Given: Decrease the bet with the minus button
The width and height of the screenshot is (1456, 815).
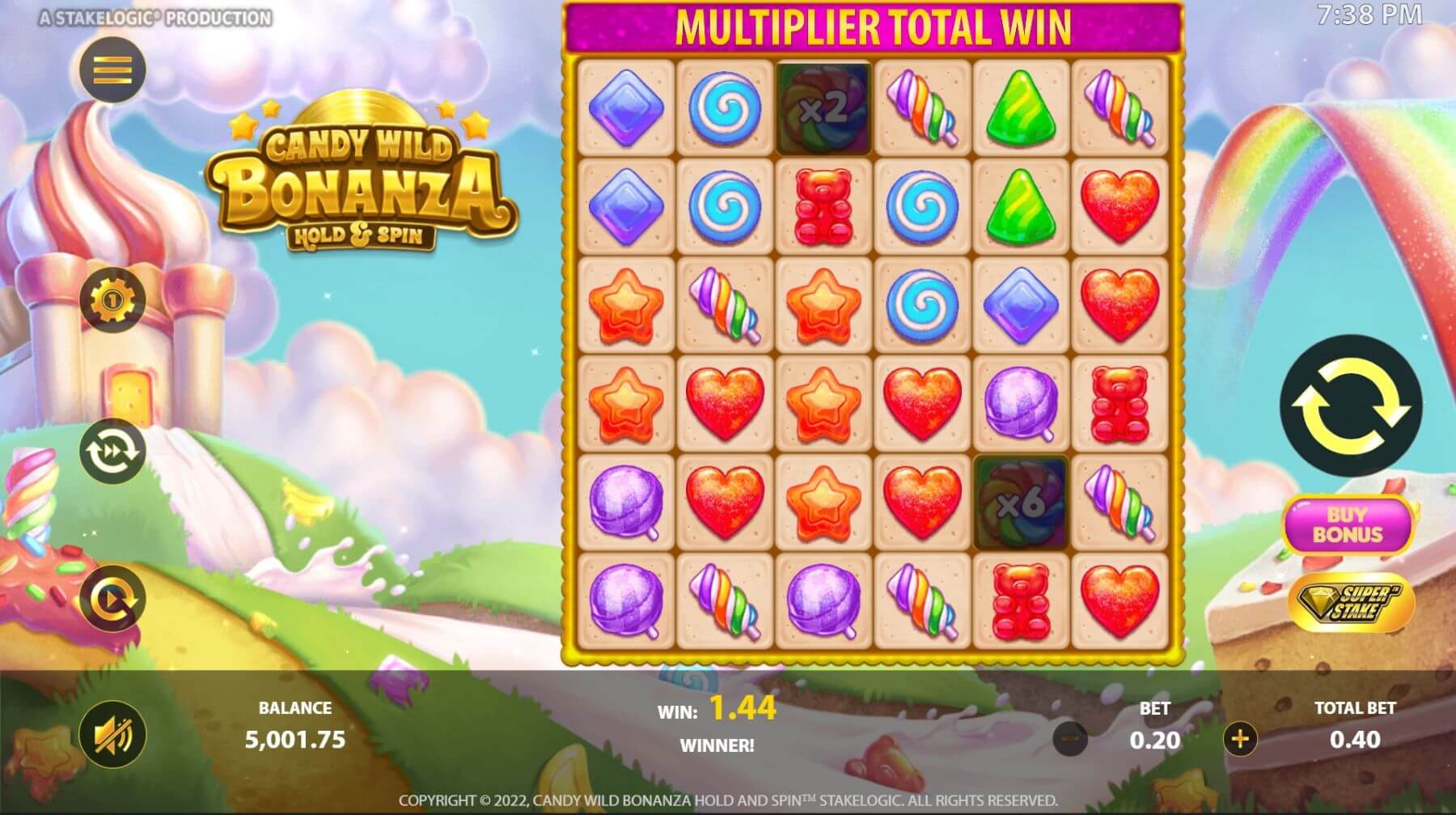Looking at the screenshot, I should pos(1070,738).
